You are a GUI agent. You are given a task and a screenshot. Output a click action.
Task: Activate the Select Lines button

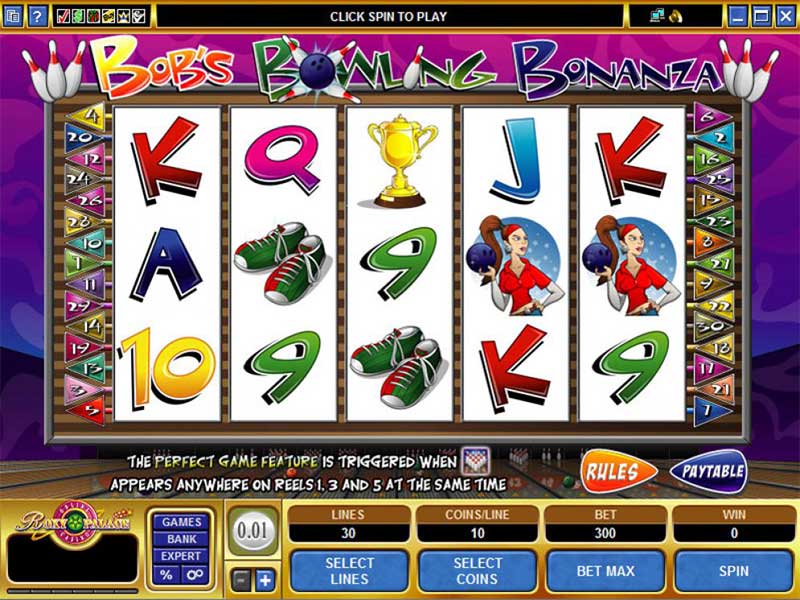(x=350, y=571)
